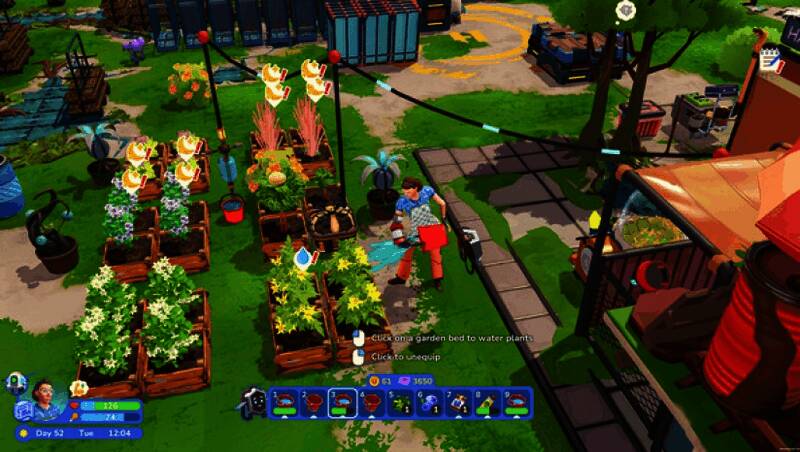Open the notepad icon in the corner
The image size is (800, 452).
pos(770,60)
